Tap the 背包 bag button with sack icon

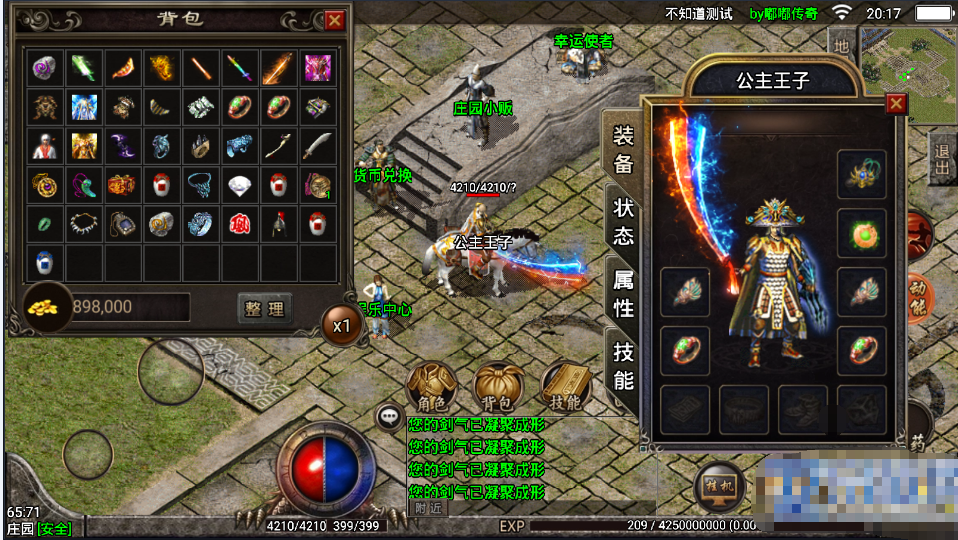point(499,387)
